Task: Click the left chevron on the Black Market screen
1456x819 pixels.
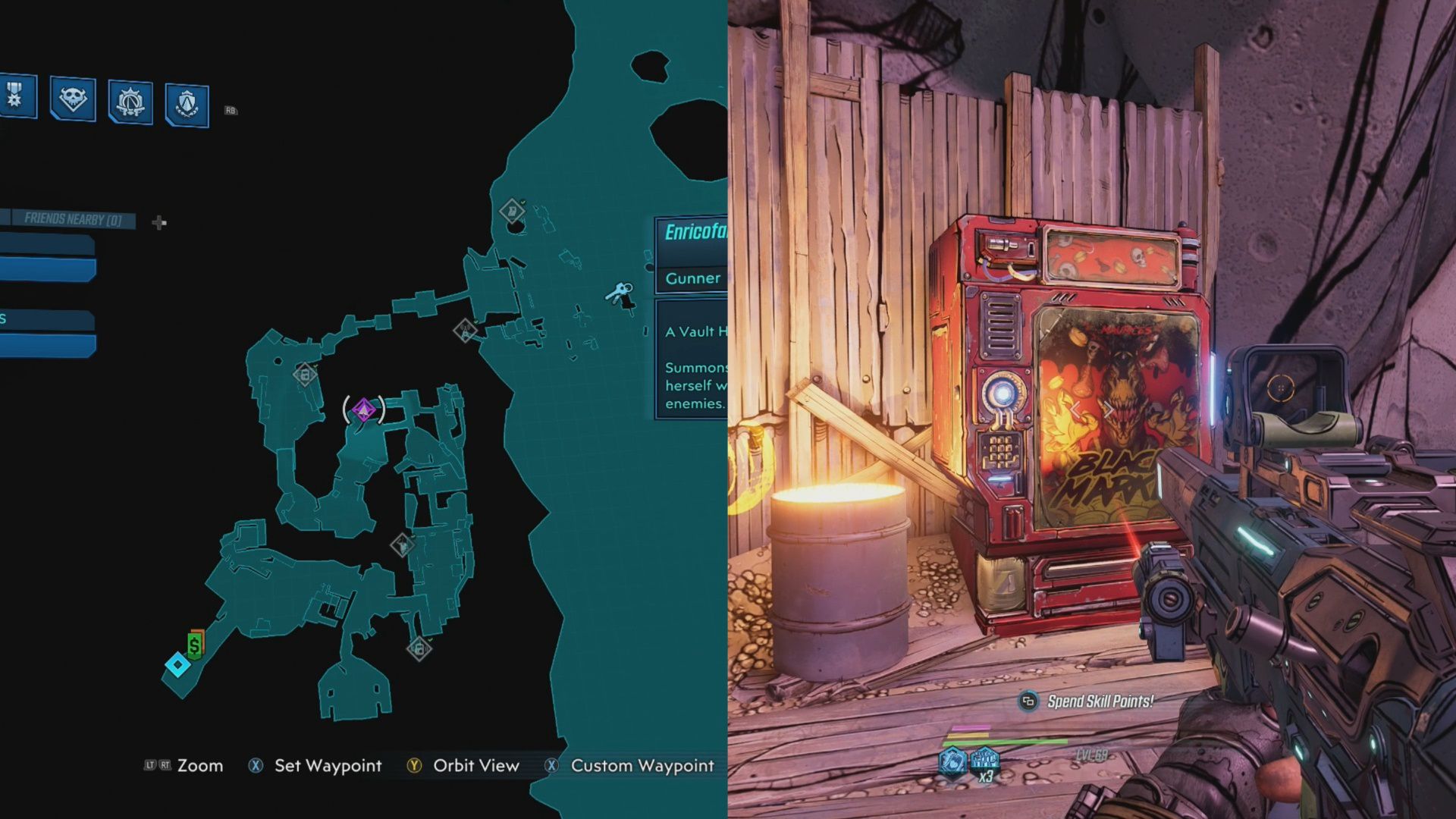Action: tap(1075, 411)
